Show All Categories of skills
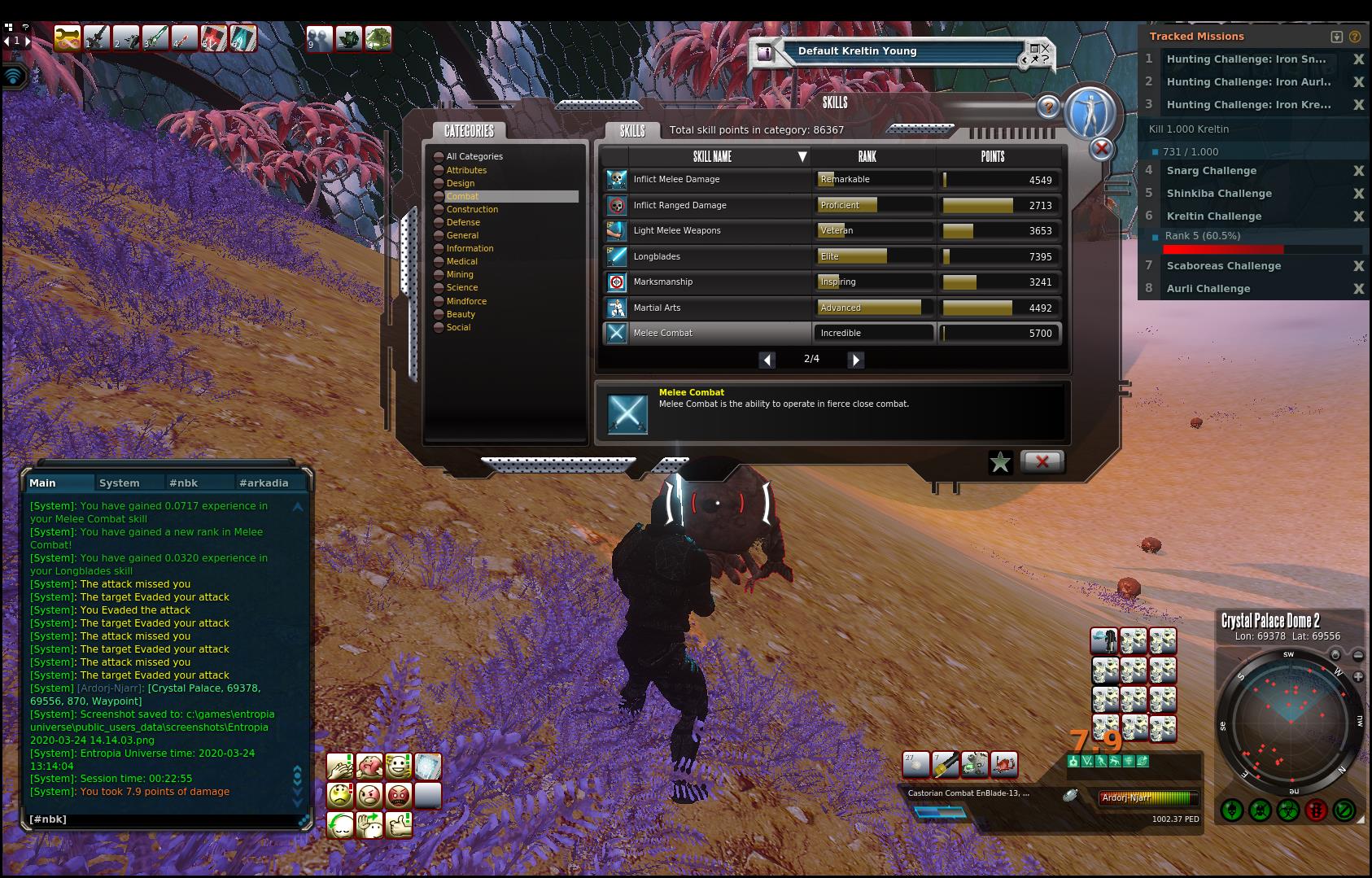1372x878 pixels. (474, 156)
